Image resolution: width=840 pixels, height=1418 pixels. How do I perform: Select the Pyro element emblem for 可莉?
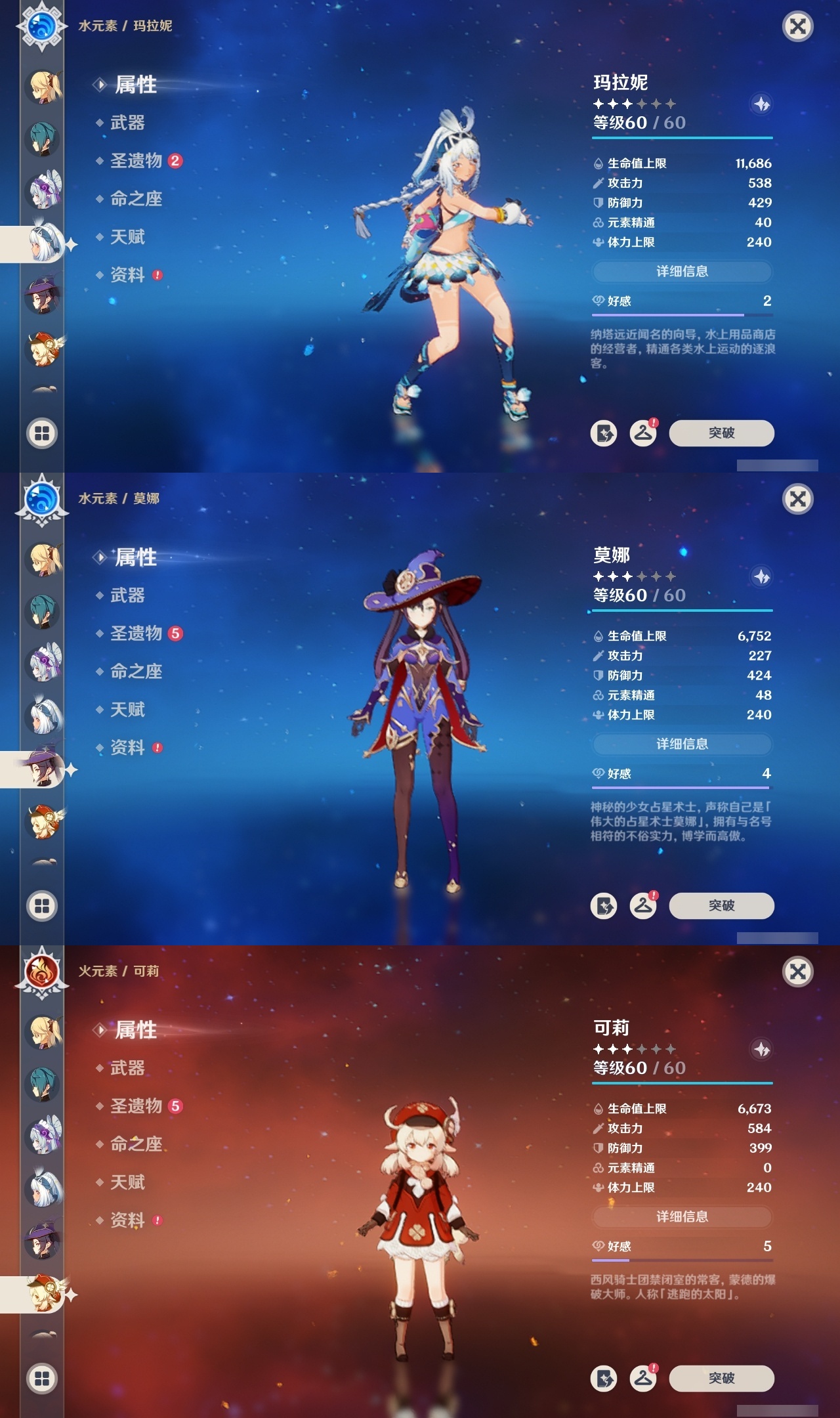point(41,972)
